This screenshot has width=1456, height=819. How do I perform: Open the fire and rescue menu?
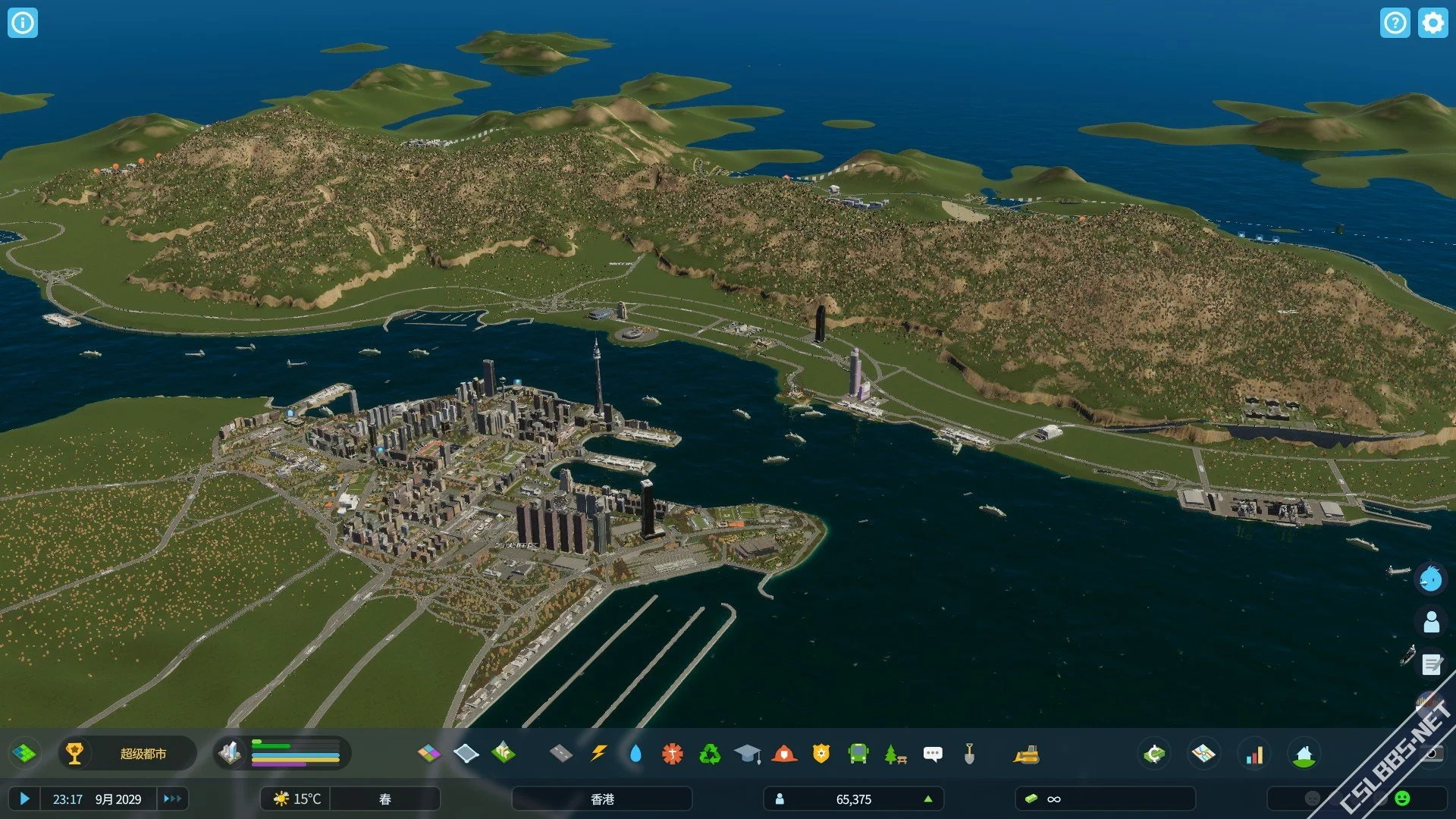click(x=784, y=753)
